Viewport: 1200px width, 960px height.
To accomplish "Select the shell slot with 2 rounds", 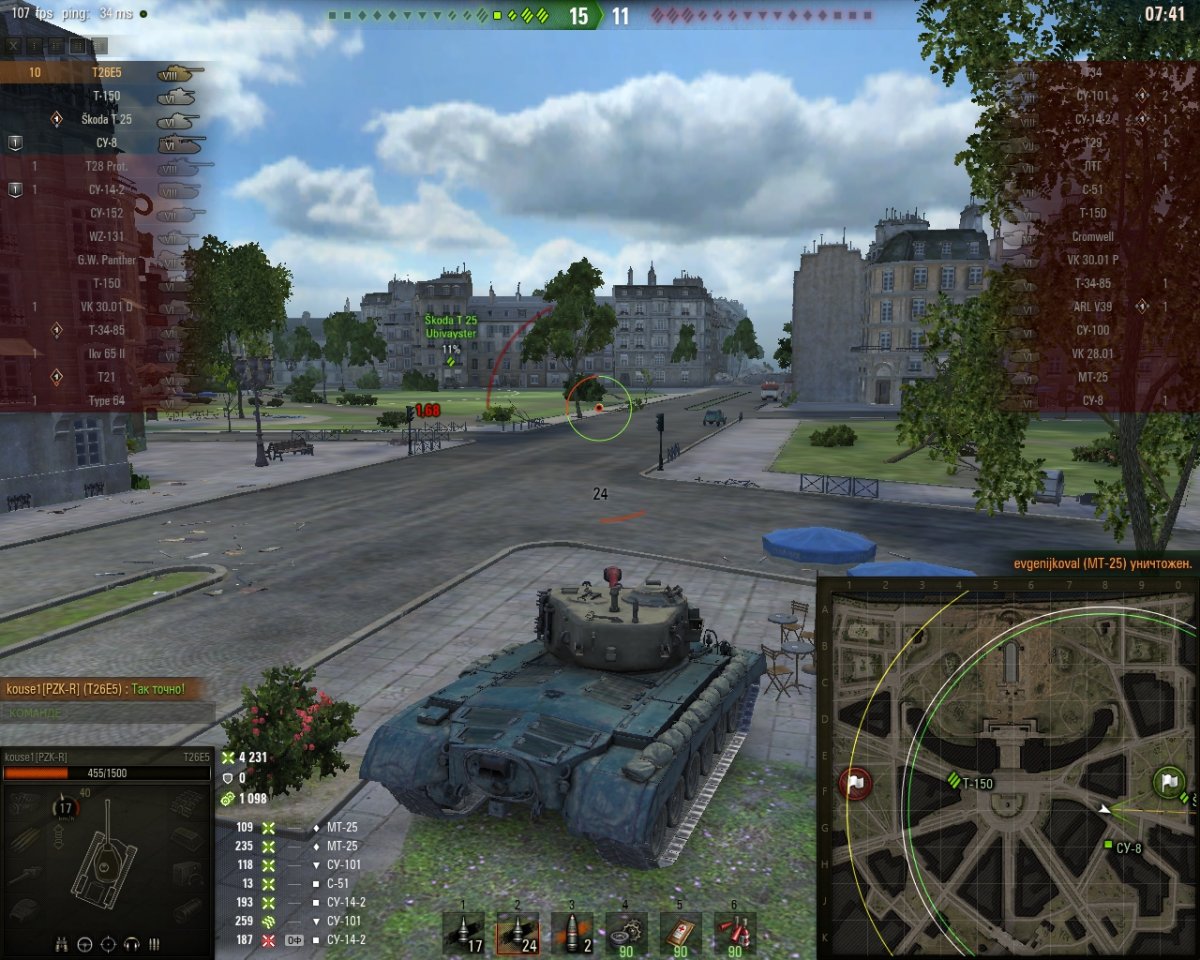I will 571,932.
